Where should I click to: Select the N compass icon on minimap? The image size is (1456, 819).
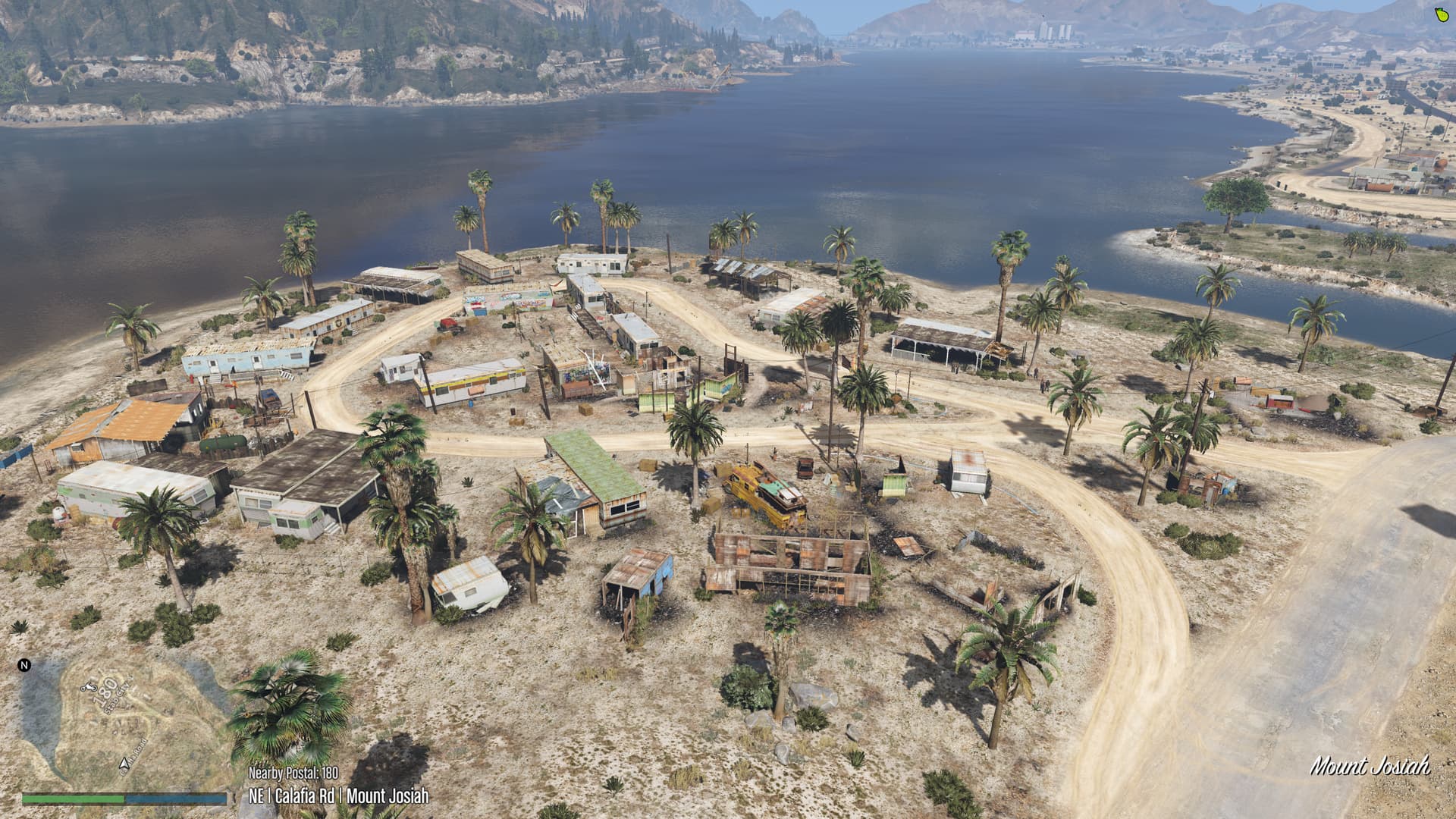click(24, 665)
